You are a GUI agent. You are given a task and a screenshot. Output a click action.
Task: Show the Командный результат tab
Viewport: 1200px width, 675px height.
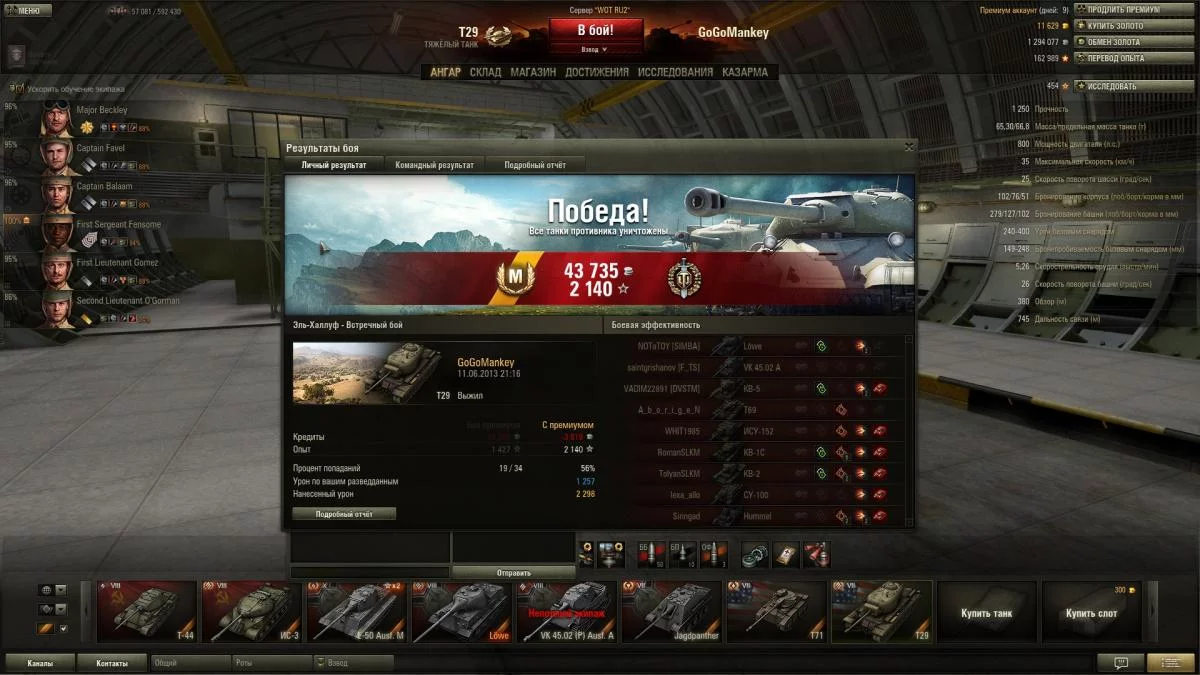pos(434,165)
